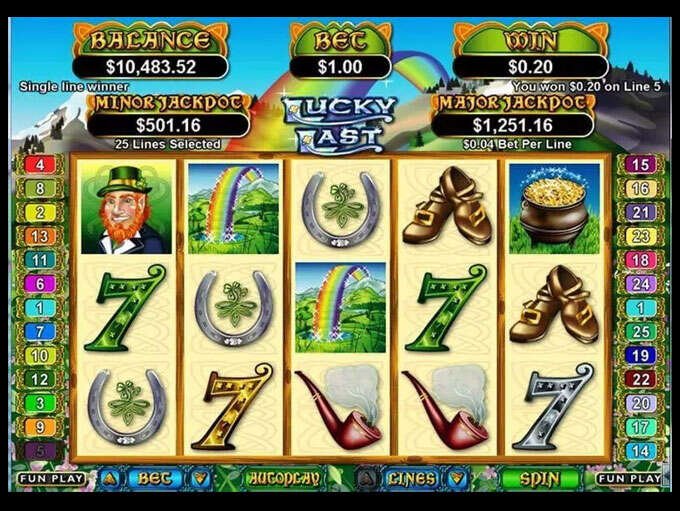Screen dimensions: 680x511
Task: Decrease the bet with the down arrow
Action: click(200, 478)
